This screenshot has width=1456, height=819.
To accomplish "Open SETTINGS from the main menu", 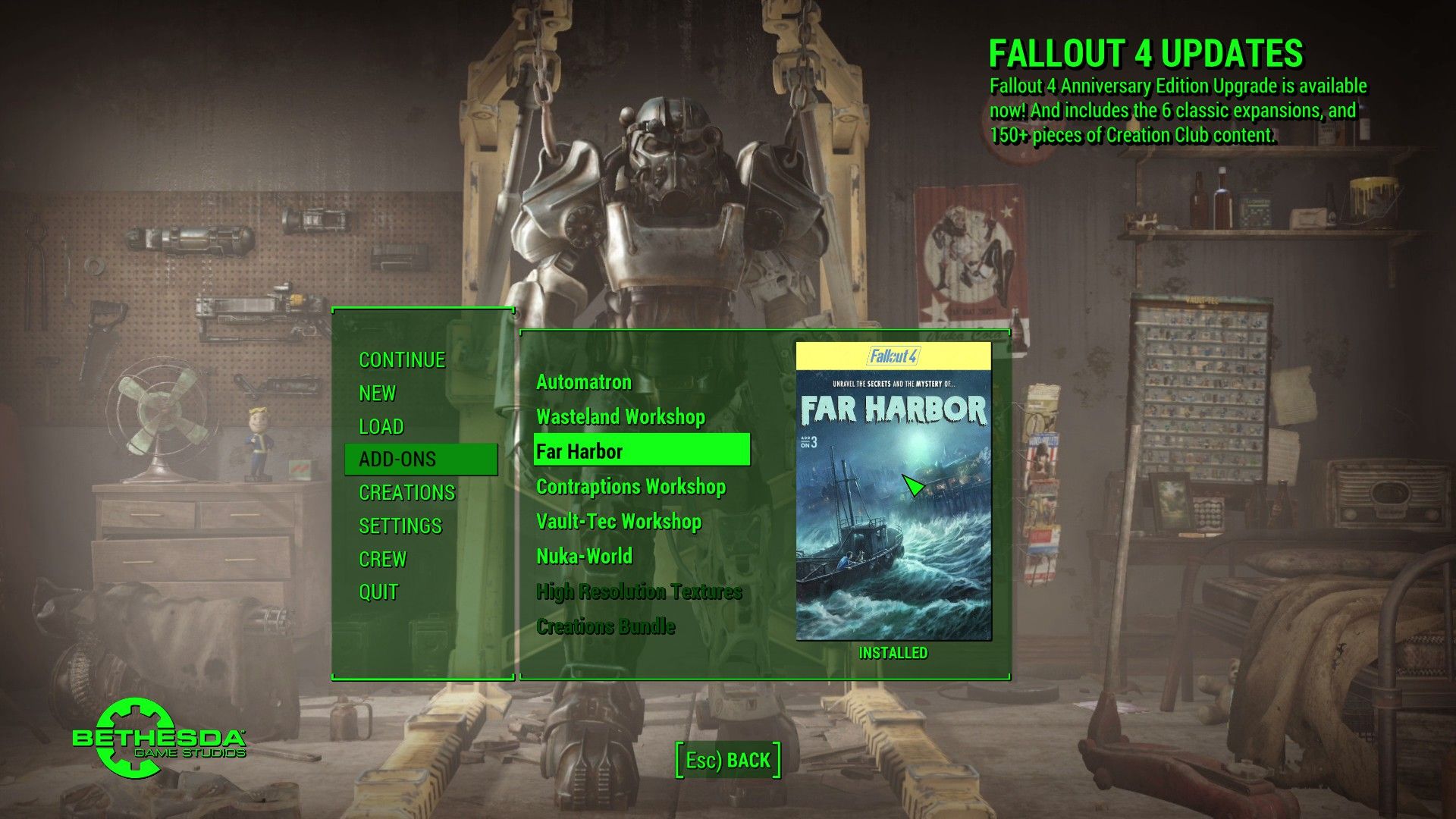I will click(x=400, y=526).
